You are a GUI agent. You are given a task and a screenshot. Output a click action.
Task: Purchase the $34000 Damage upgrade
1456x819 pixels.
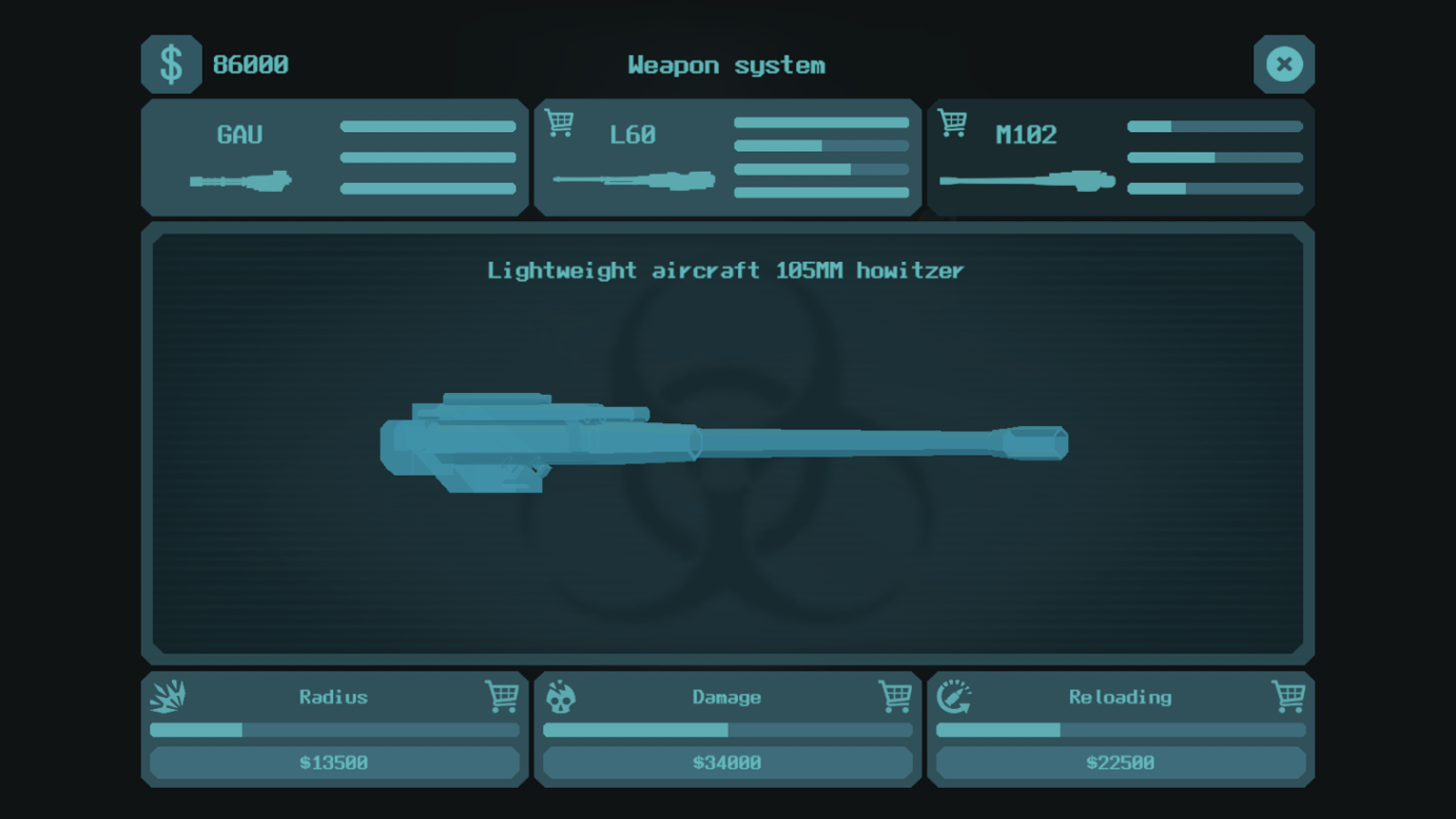point(727,763)
